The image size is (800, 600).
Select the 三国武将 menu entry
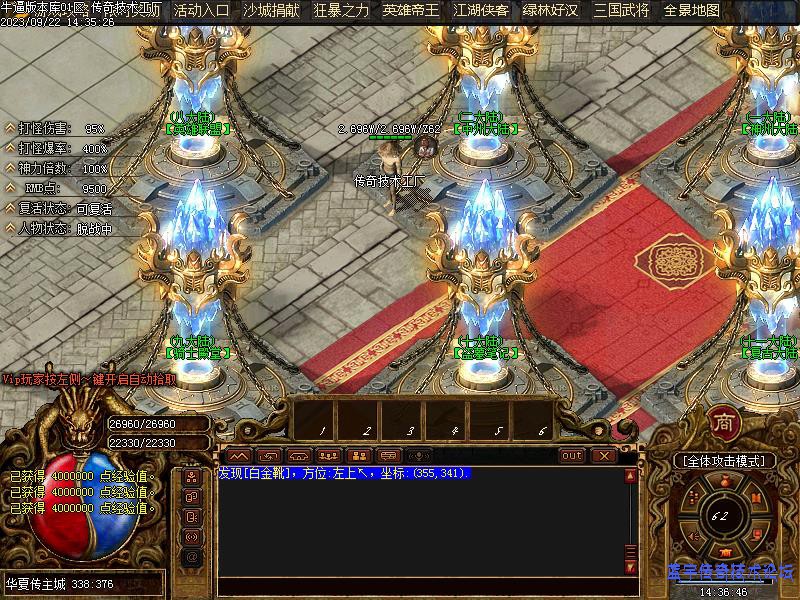[620, 11]
